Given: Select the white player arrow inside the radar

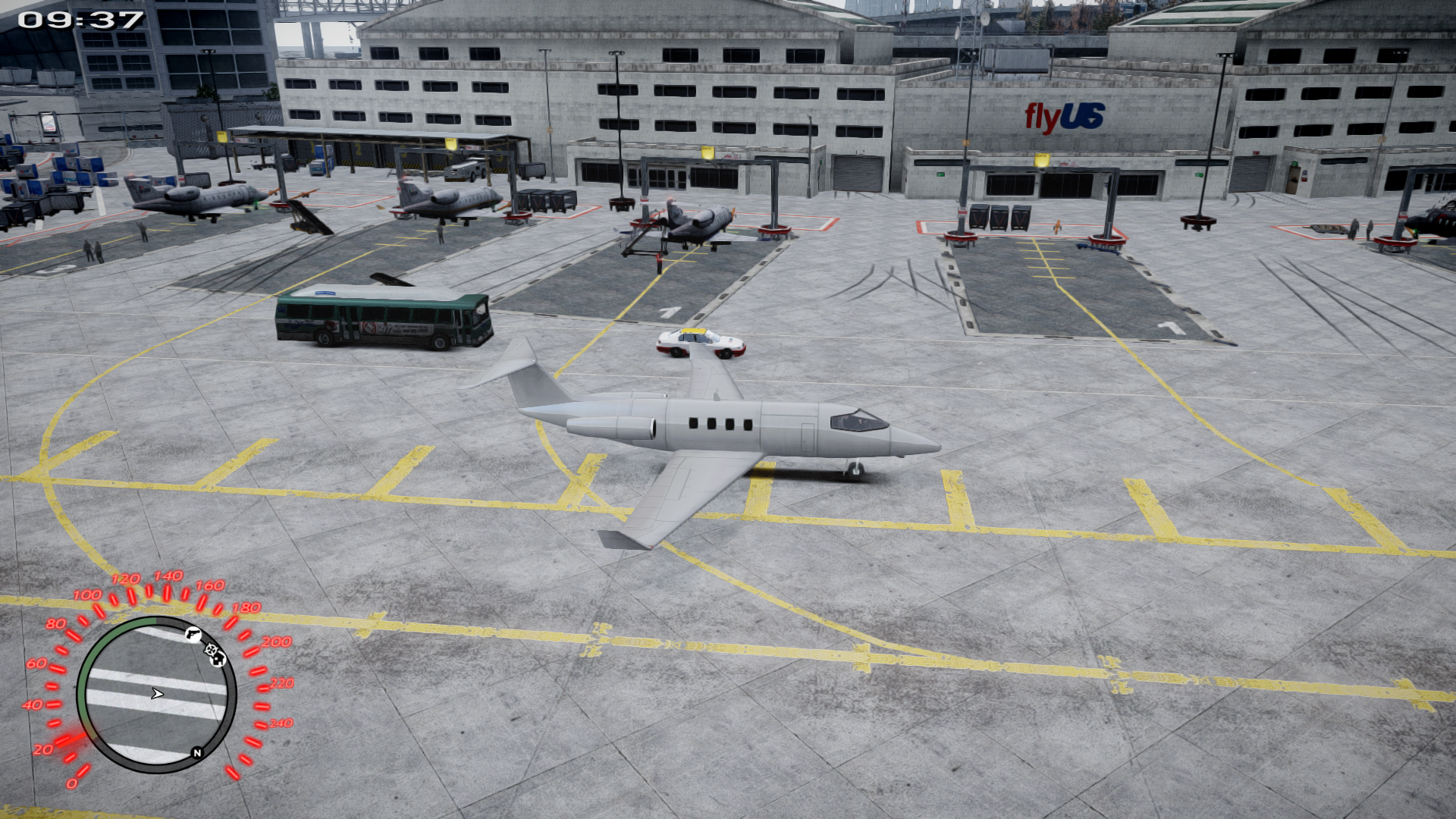Looking at the screenshot, I should point(158,693).
